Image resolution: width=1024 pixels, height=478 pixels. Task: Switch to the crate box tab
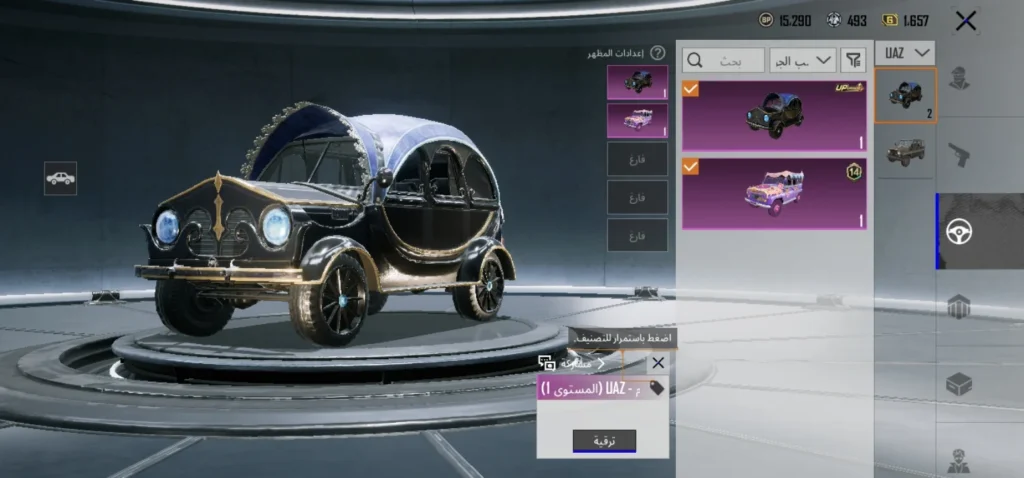pos(959,383)
